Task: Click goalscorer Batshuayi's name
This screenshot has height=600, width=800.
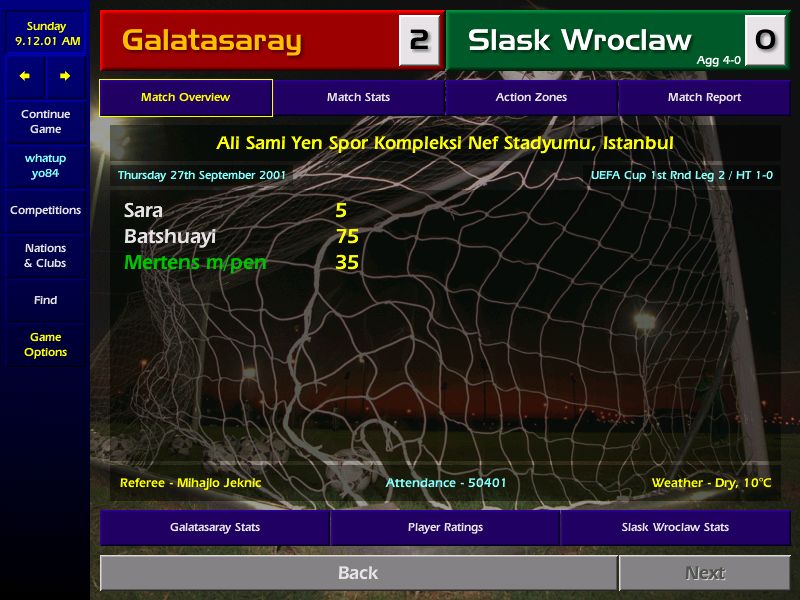Action: click(x=170, y=237)
